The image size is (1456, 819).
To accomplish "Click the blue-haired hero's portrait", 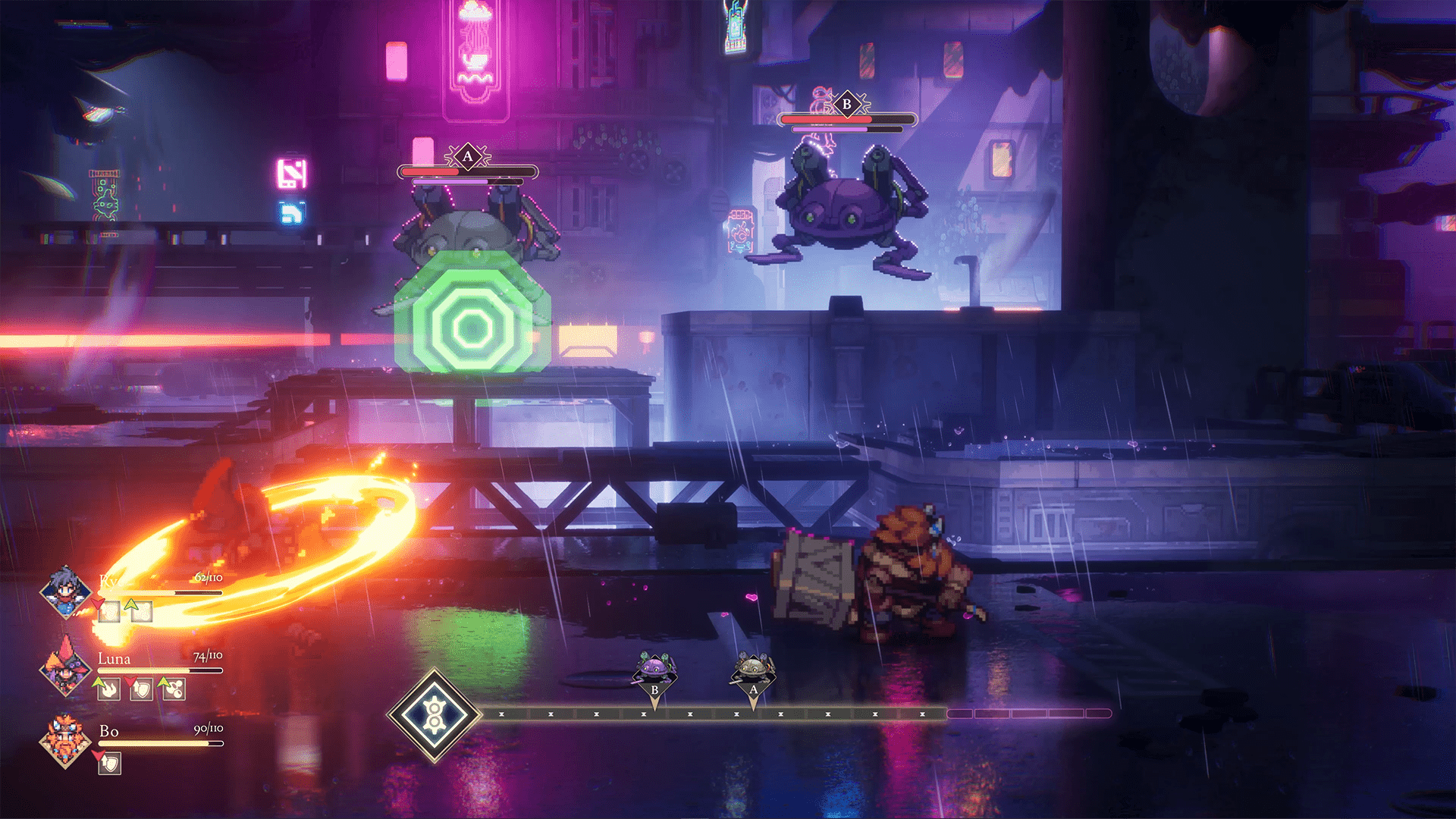I will [65, 592].
